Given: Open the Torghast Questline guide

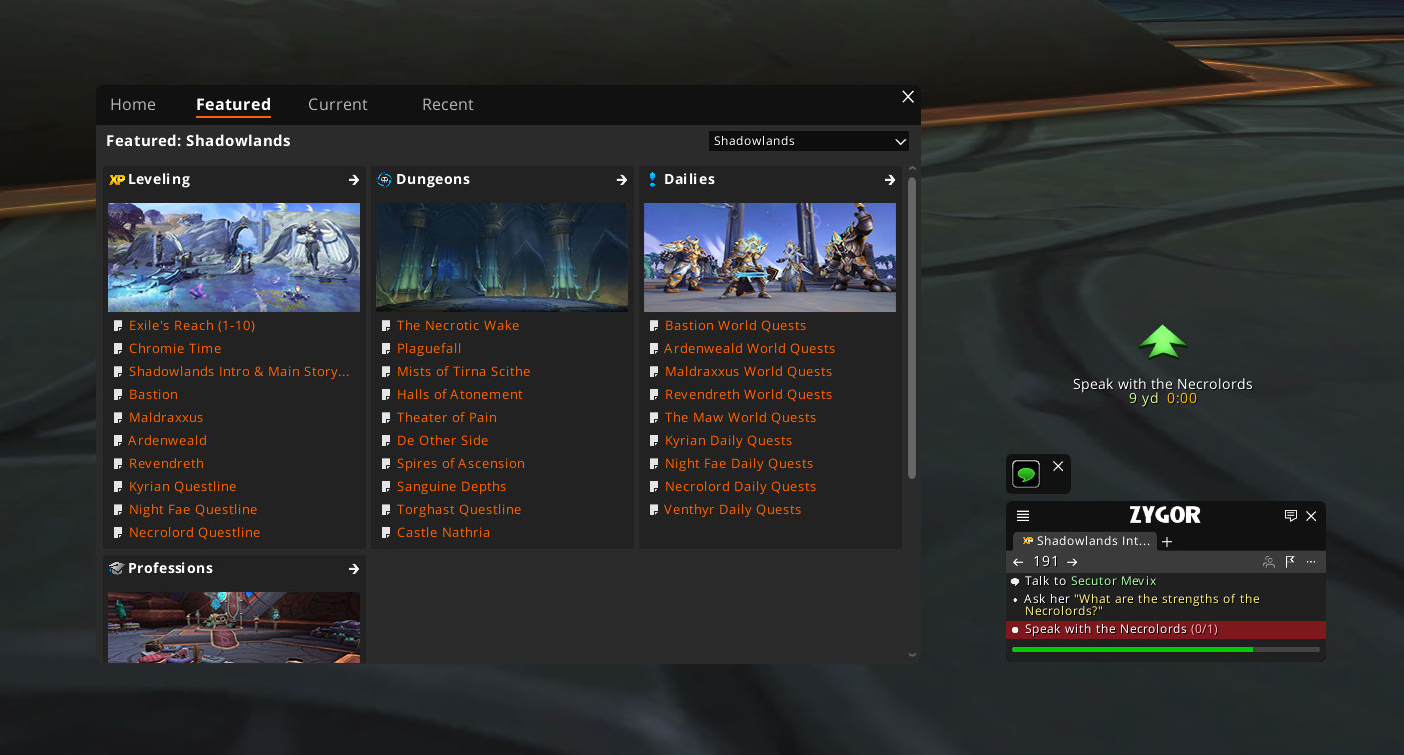Looking at the screenshot, I should (459, 510).
